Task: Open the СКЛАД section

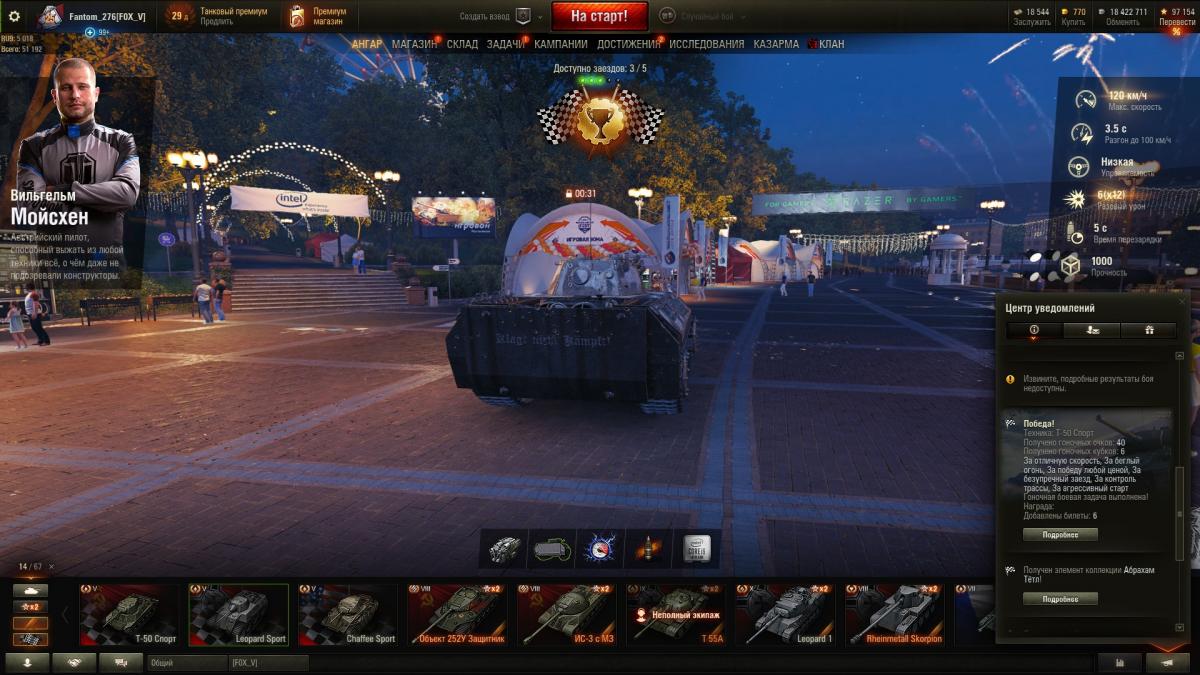Action: click(x=462, y=44)
